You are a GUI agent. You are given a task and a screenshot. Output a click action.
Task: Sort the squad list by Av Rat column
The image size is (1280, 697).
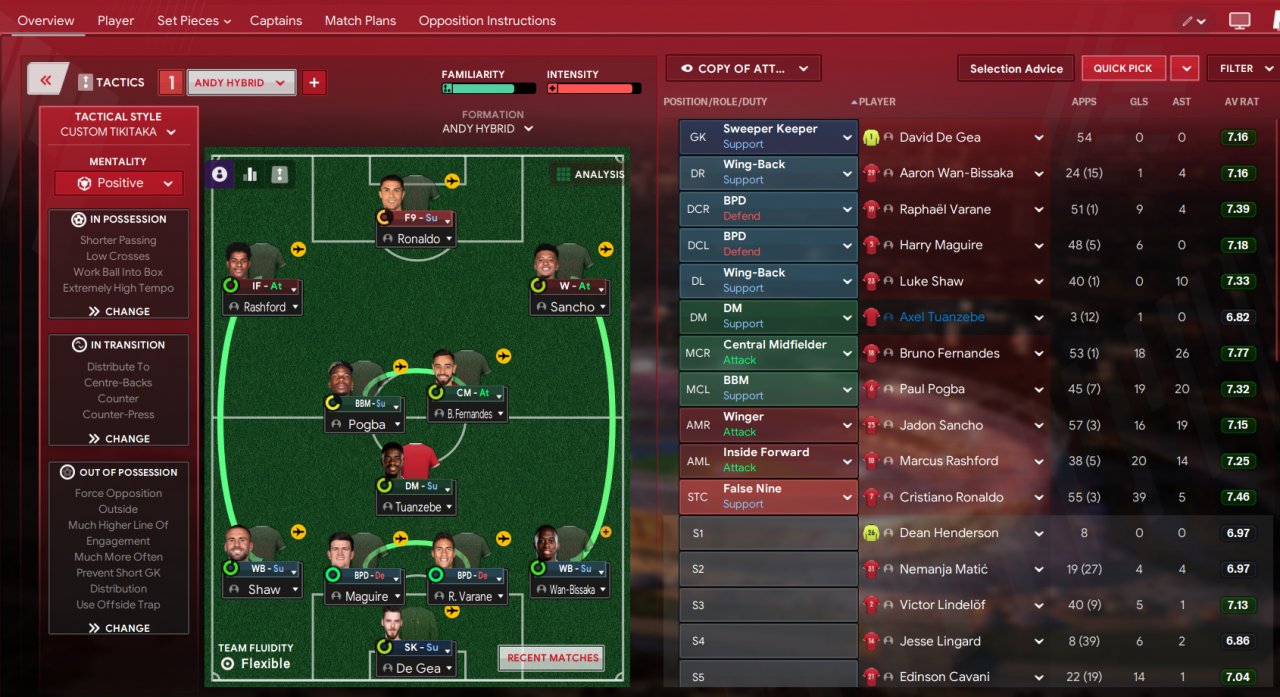pos(1241,101)
